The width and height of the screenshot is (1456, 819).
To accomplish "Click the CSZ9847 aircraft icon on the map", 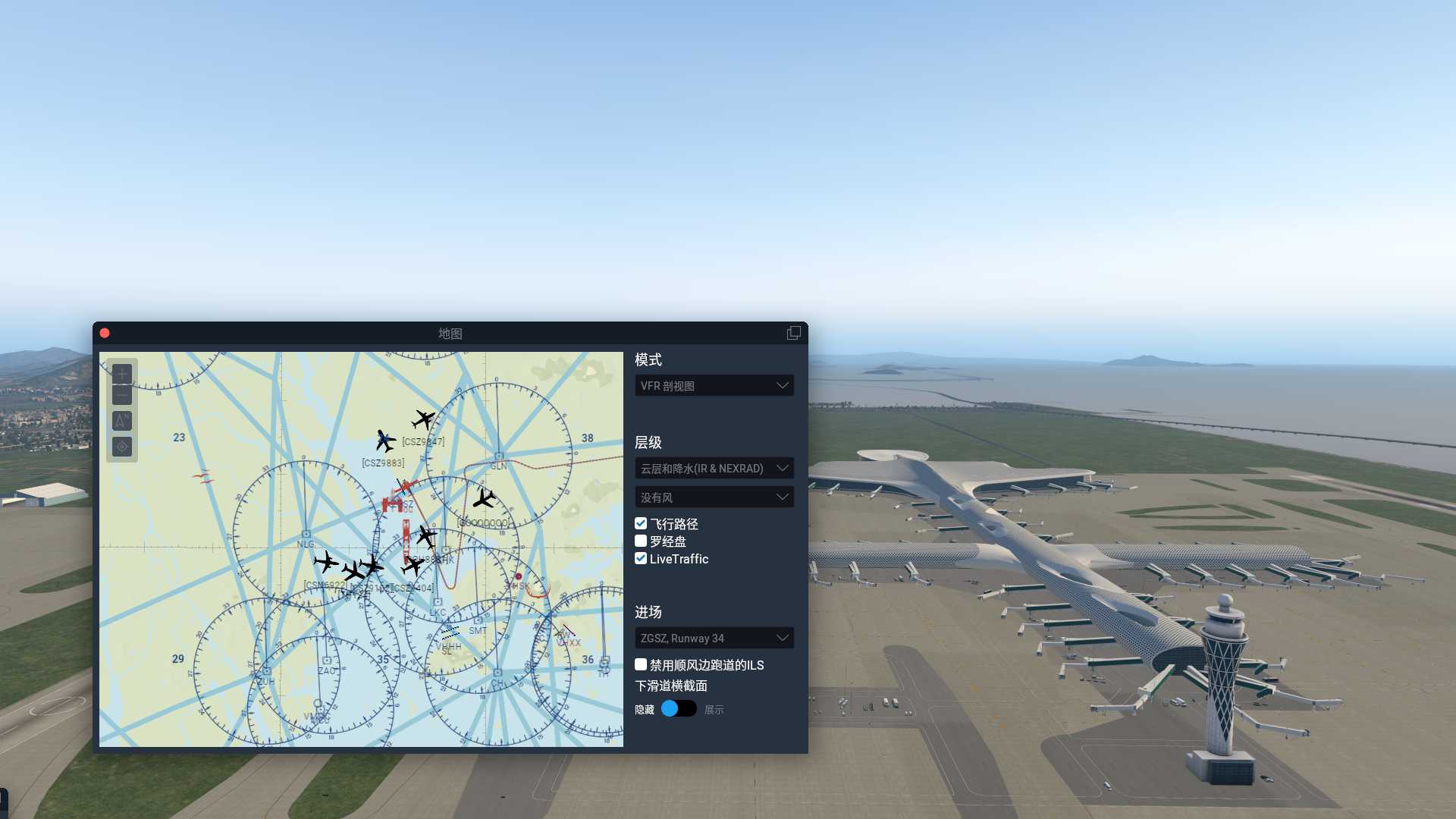I will coord(423,419).
